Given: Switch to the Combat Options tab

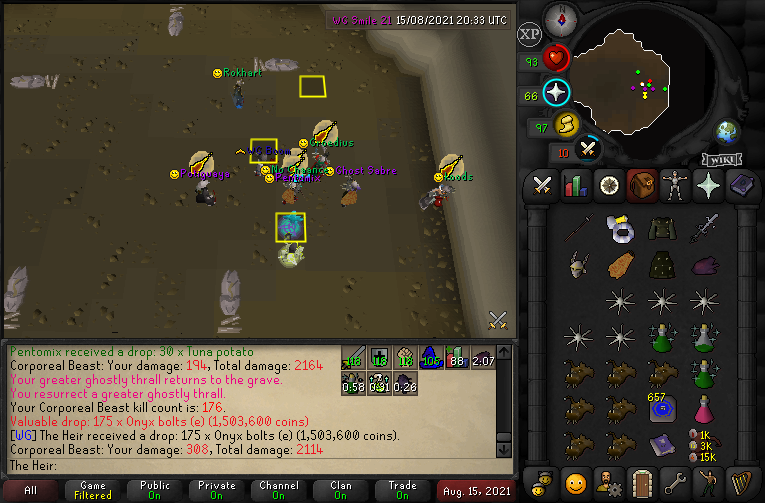Looking at the screenshot, I should coord(543,185).
